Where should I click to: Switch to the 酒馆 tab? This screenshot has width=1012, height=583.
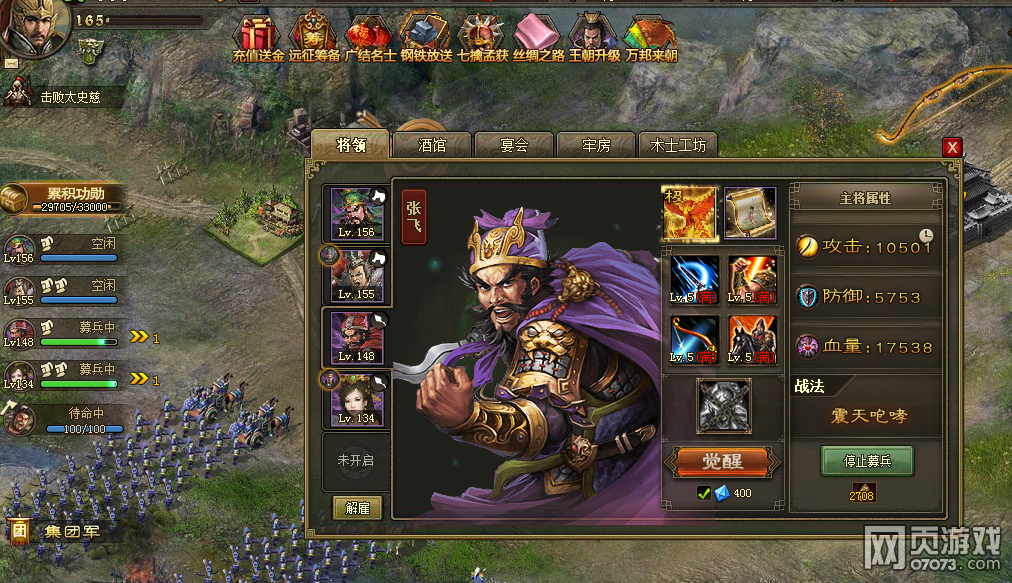432,146
